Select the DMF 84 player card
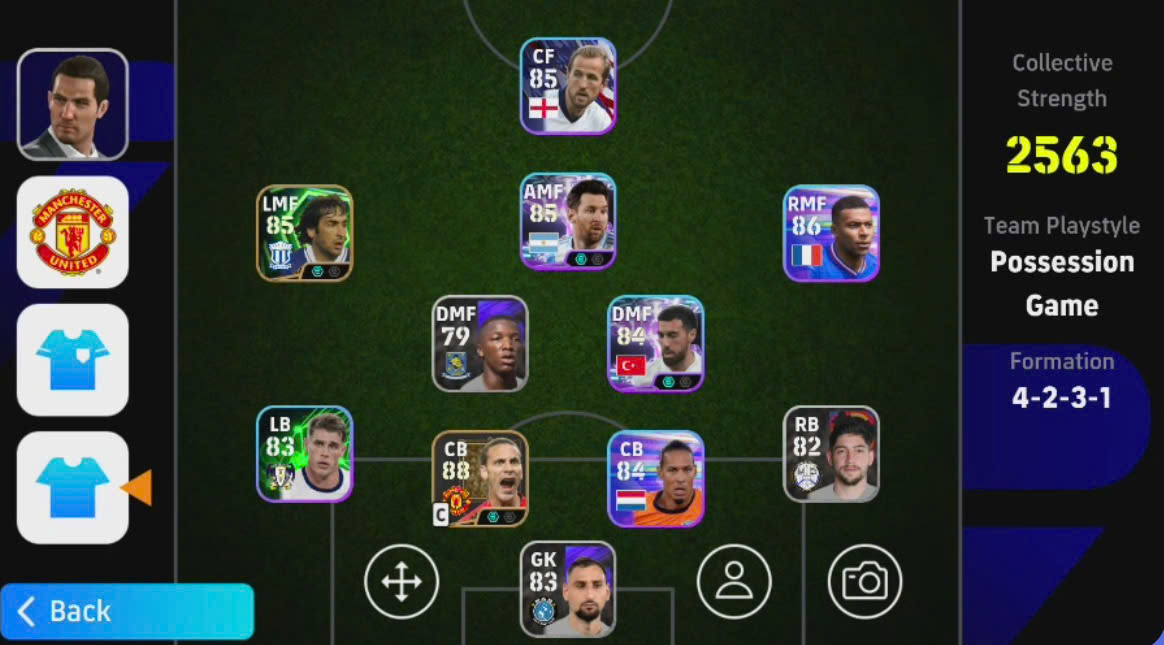Viewport: 1164px width, 645px height. [x=656, y=343]
